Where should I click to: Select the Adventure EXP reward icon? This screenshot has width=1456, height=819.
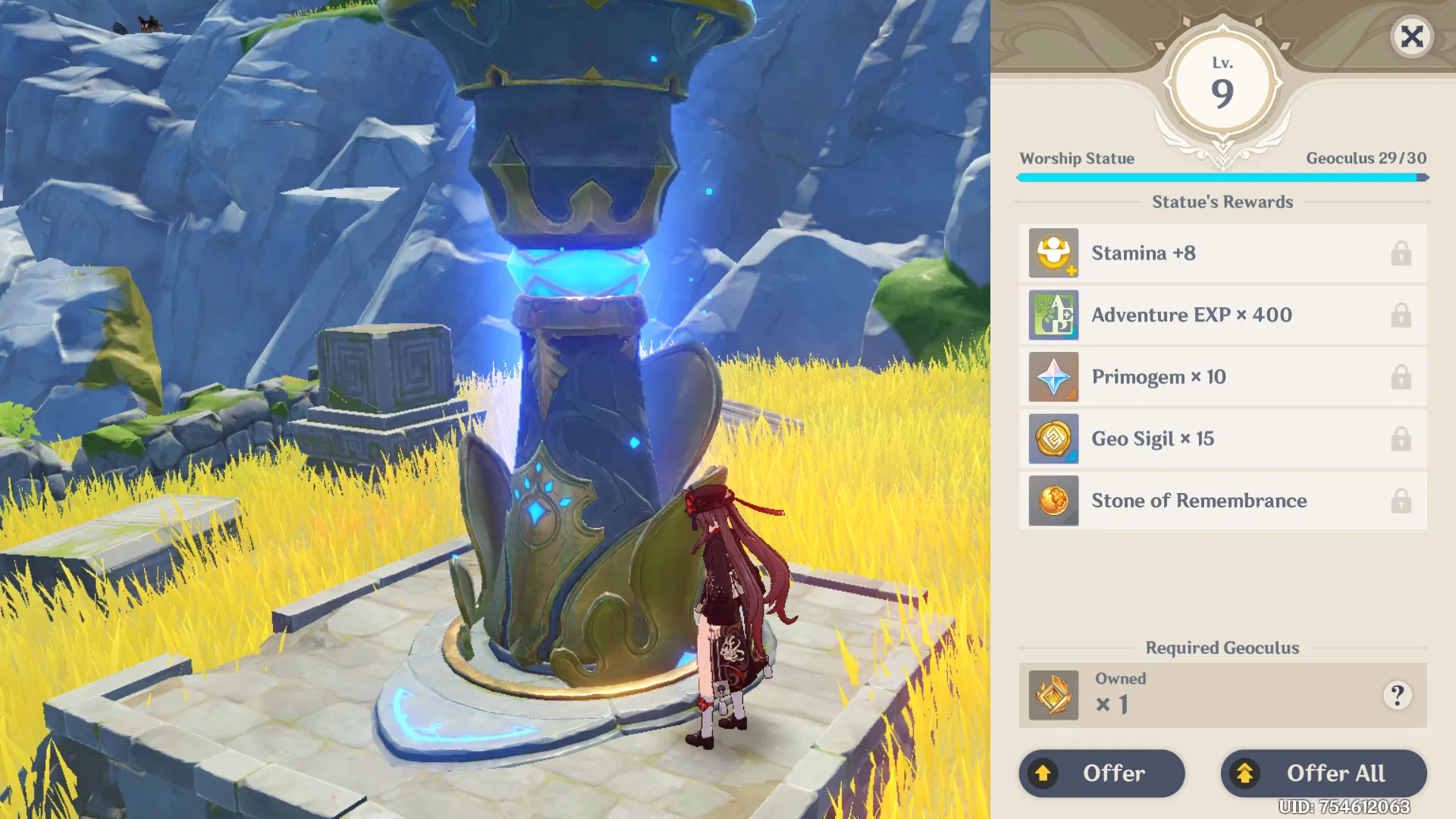[x=1053, y=315]
